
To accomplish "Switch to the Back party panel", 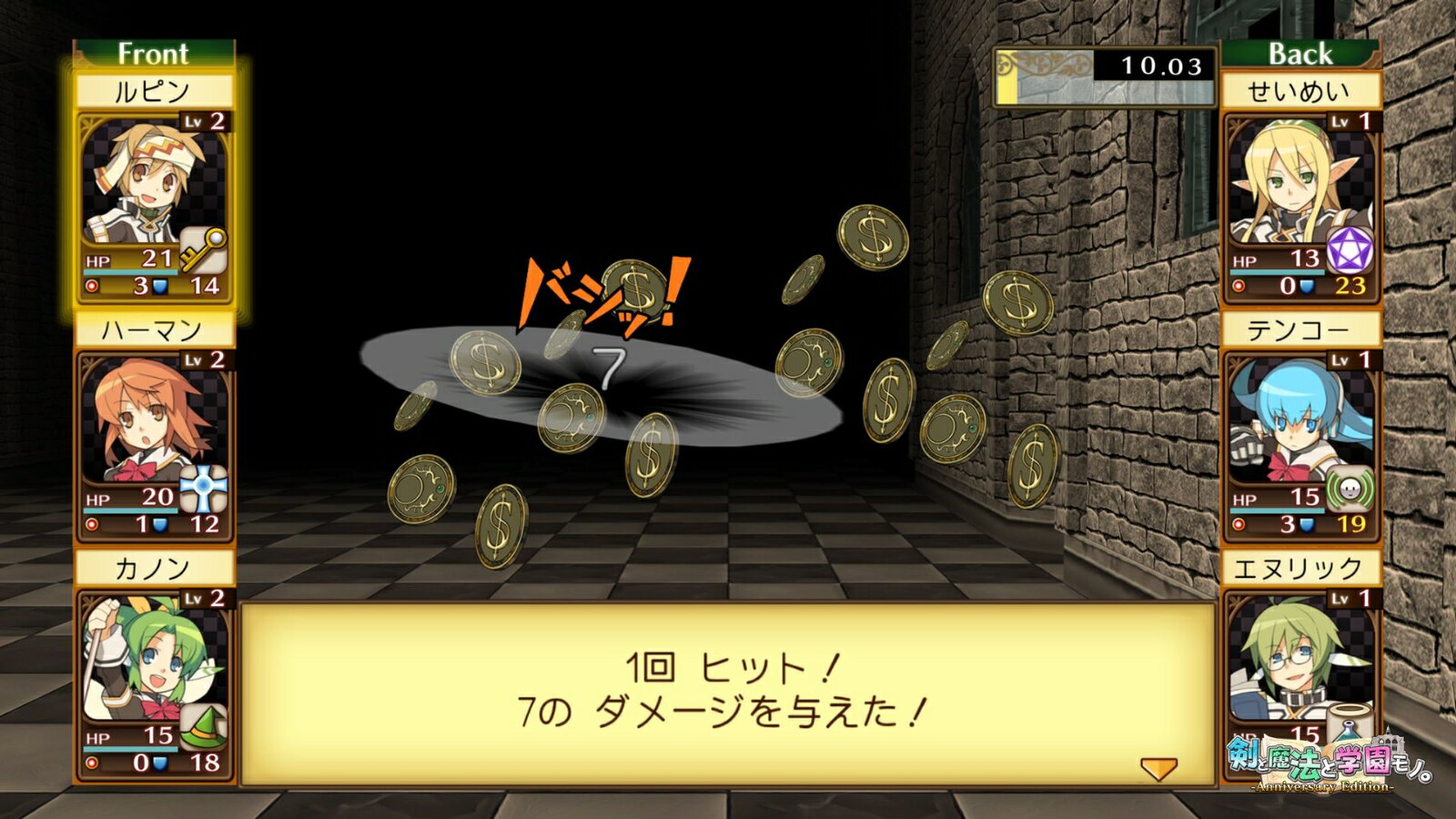I will tap(1303, 52).
